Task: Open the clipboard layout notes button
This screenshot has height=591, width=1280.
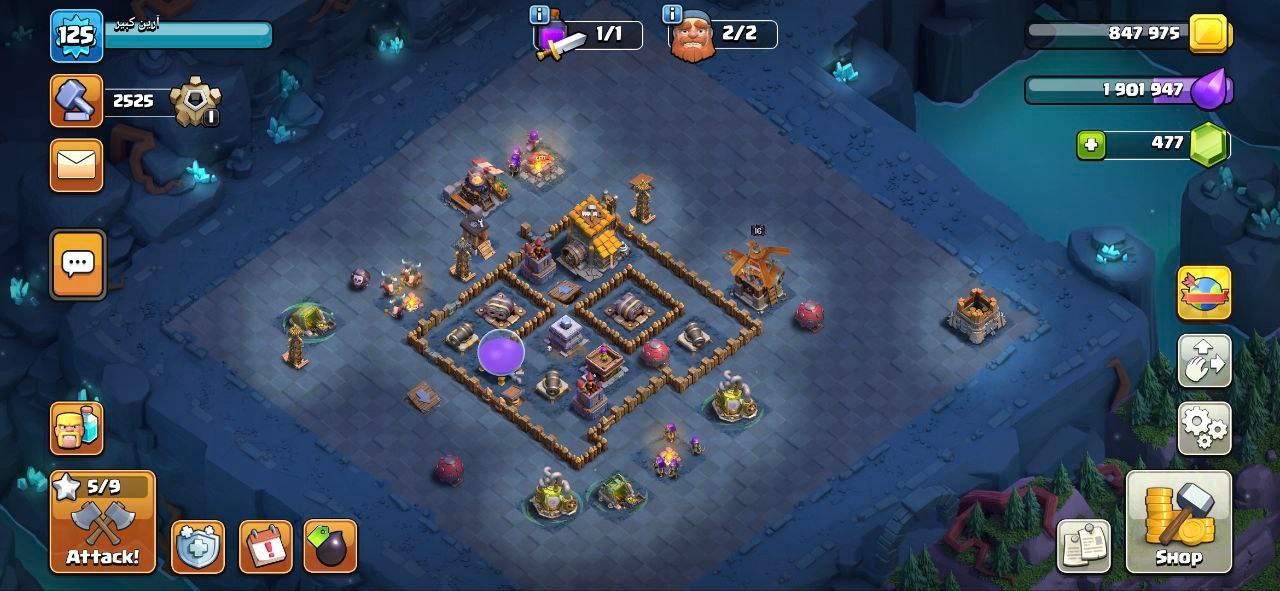Action: [1083, 546]
